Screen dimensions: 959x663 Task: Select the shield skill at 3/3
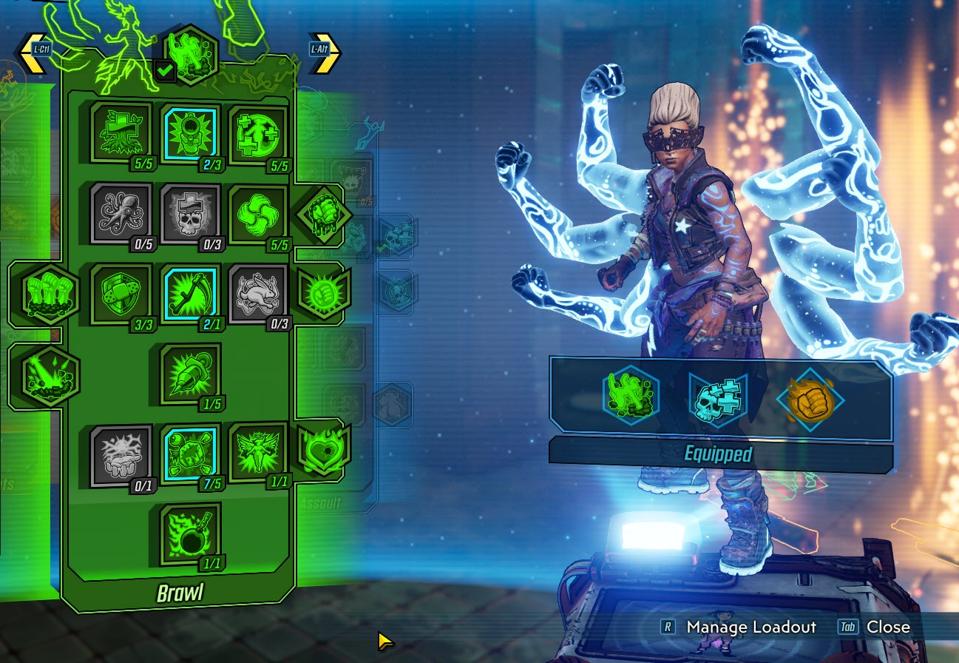point(121,293)
